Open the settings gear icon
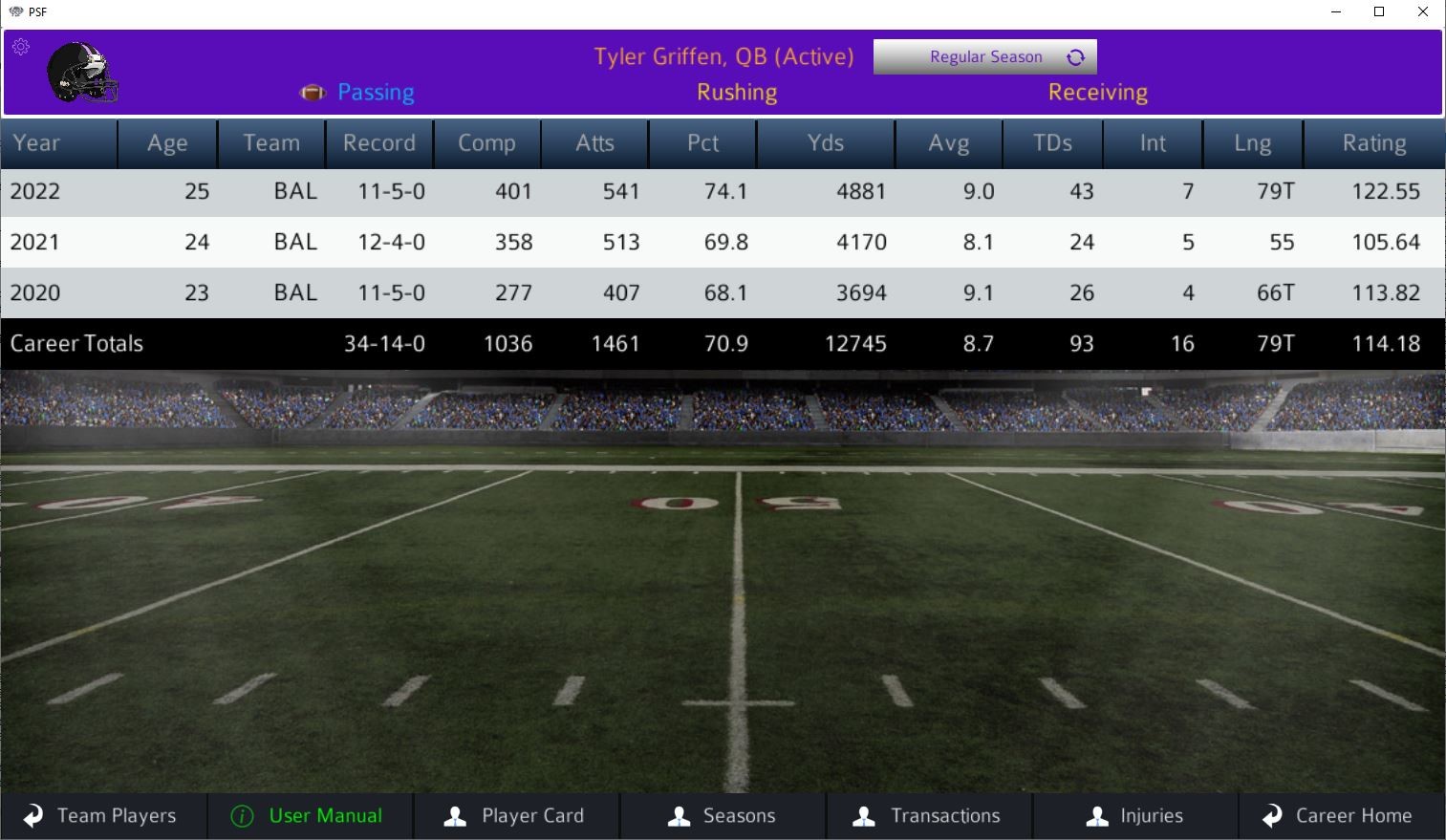The width and height of the screenshot is (1446, 840). pyautogui.click(x=21, y=46)
